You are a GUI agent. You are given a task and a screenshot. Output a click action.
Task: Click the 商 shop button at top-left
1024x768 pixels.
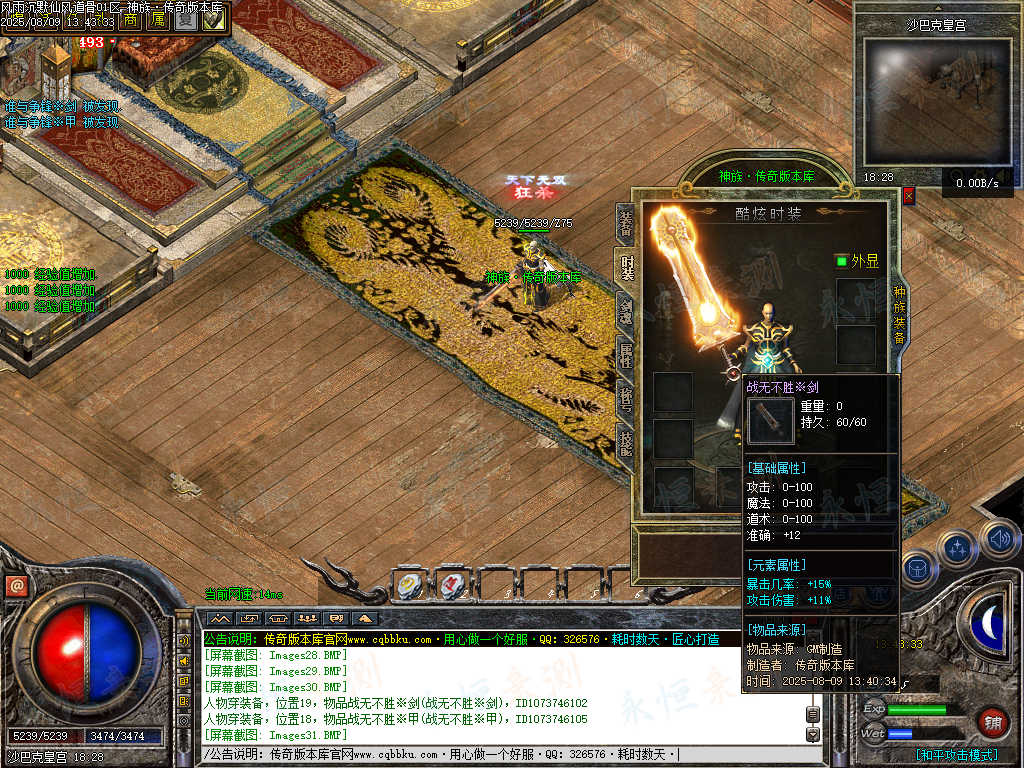point(131,20)
